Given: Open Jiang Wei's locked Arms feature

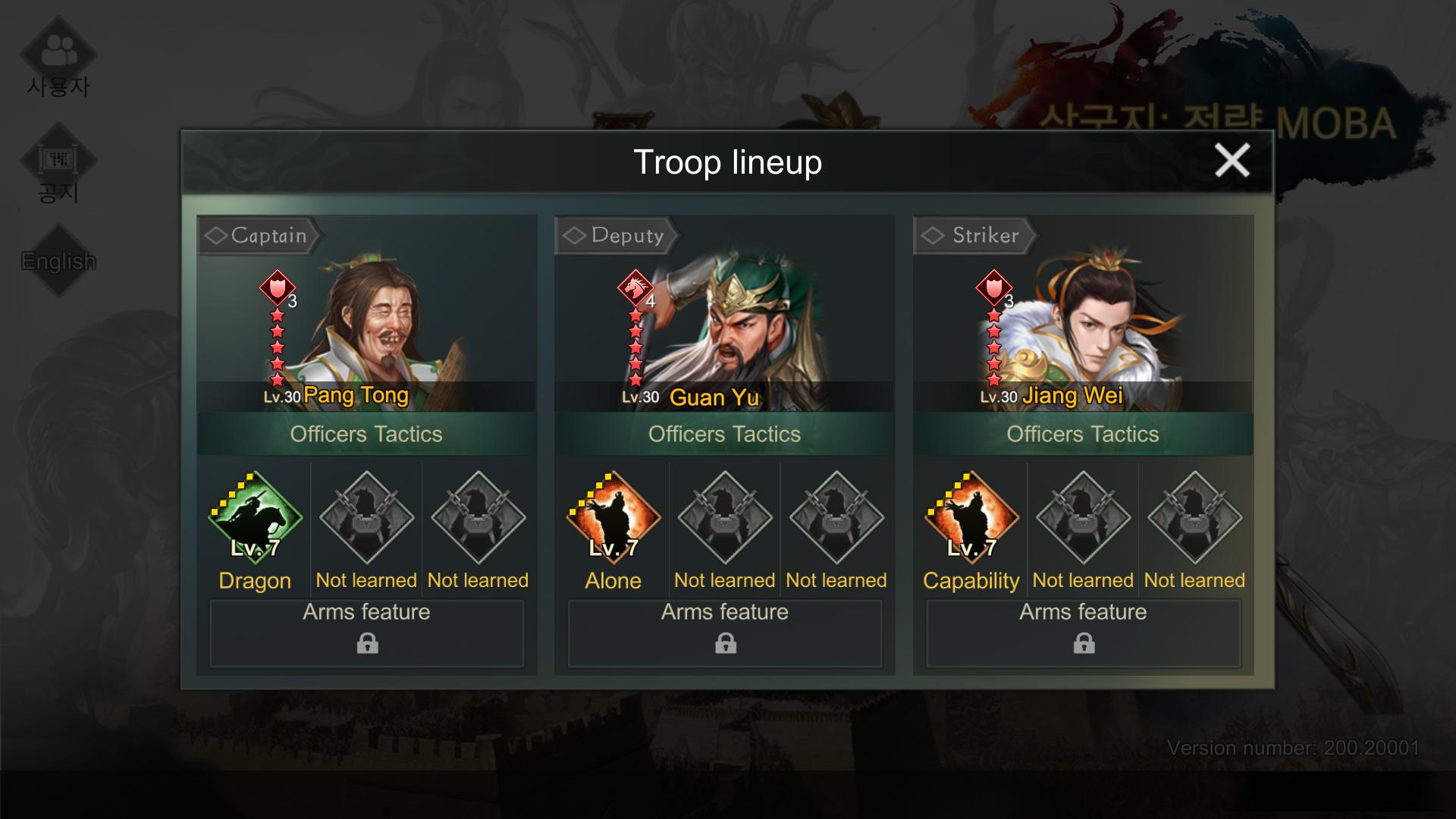Looking at the screenshot, I should pyautogui.click(x=1084, y=633).
